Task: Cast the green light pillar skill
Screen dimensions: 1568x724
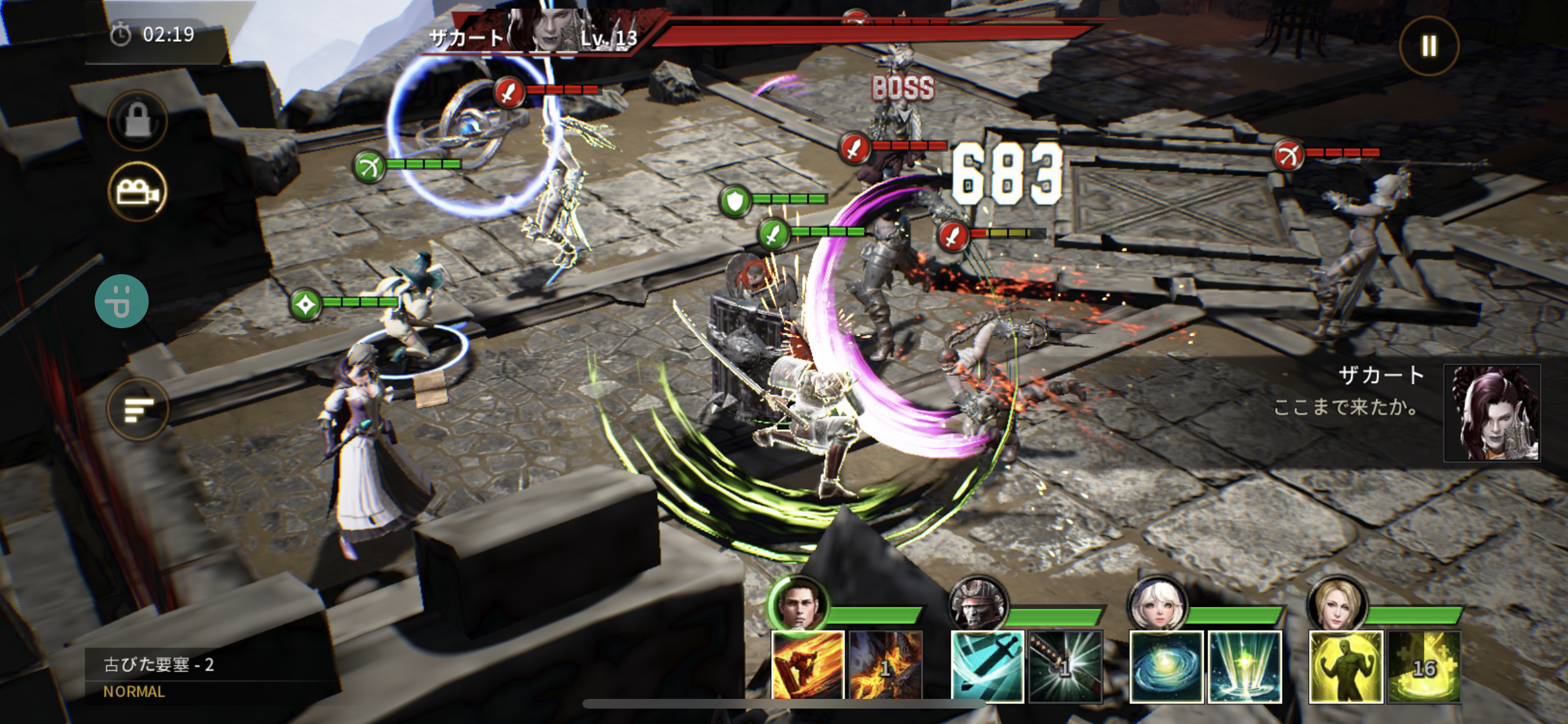Action: click(x=1245, y=665)
